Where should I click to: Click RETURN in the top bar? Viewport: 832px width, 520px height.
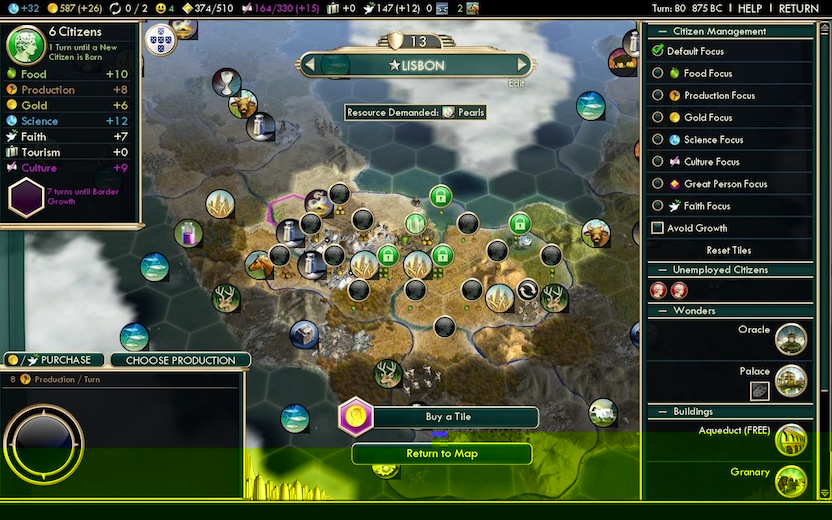point(798,8)
